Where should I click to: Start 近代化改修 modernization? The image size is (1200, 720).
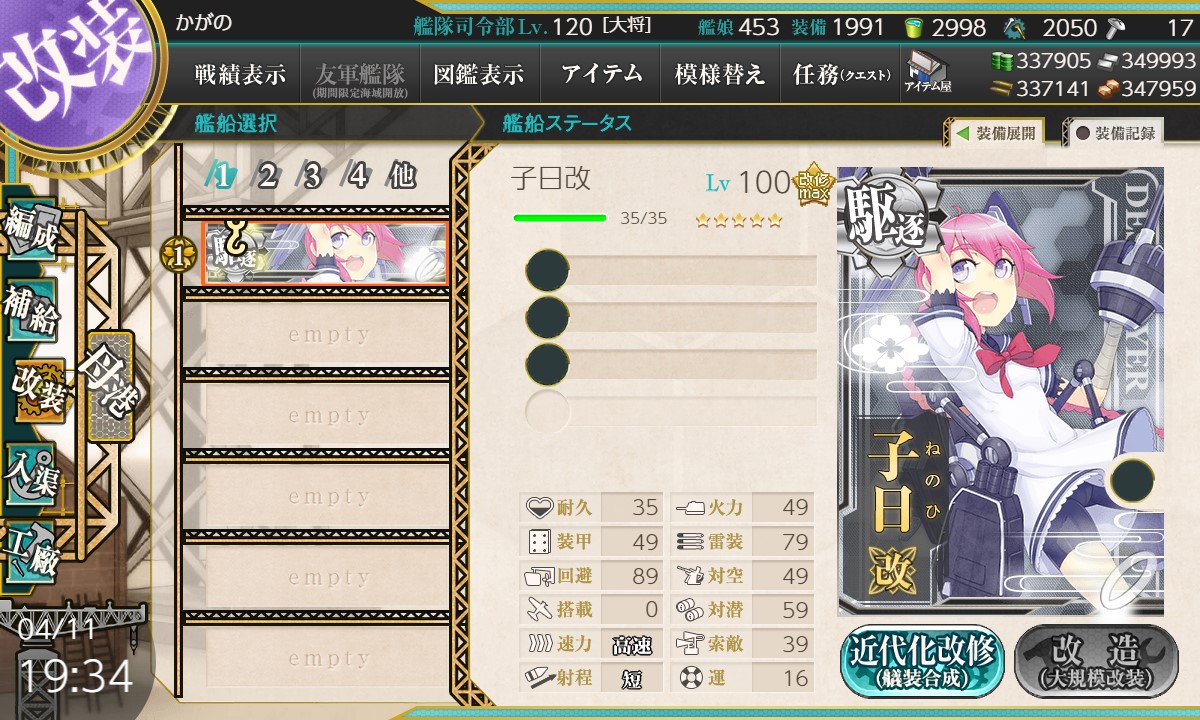click(x=922, y=661)
